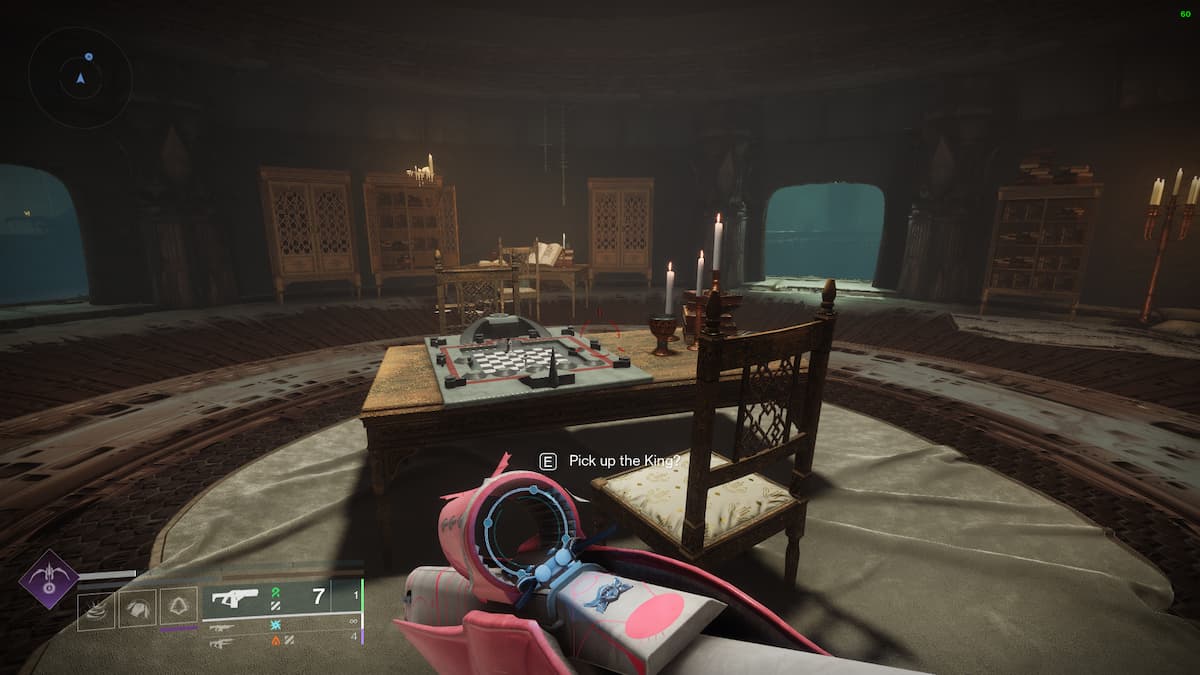Activate the purple Super ability diamond
This screenshot has height=675, width=1200.
49,579
